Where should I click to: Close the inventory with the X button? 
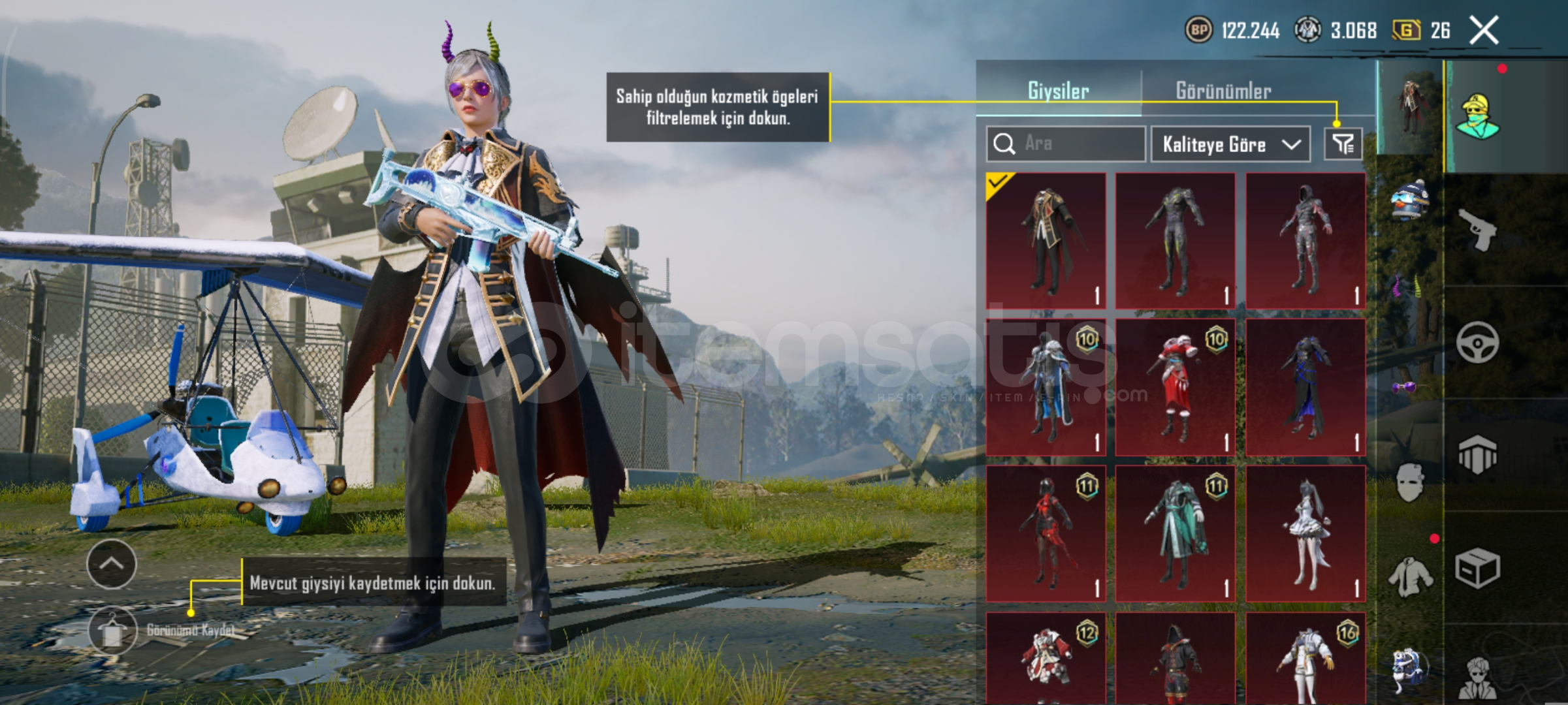1484,31
